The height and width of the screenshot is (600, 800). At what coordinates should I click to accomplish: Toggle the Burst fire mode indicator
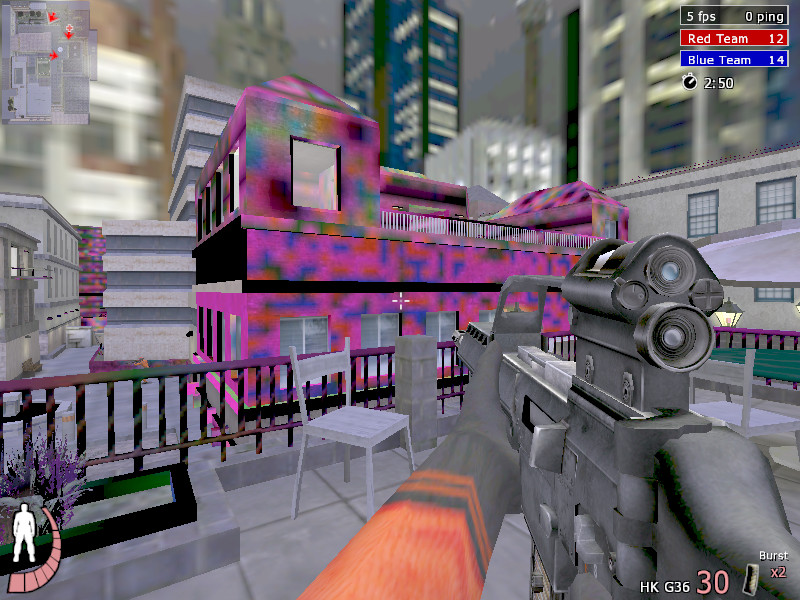(x=773, y=556)
